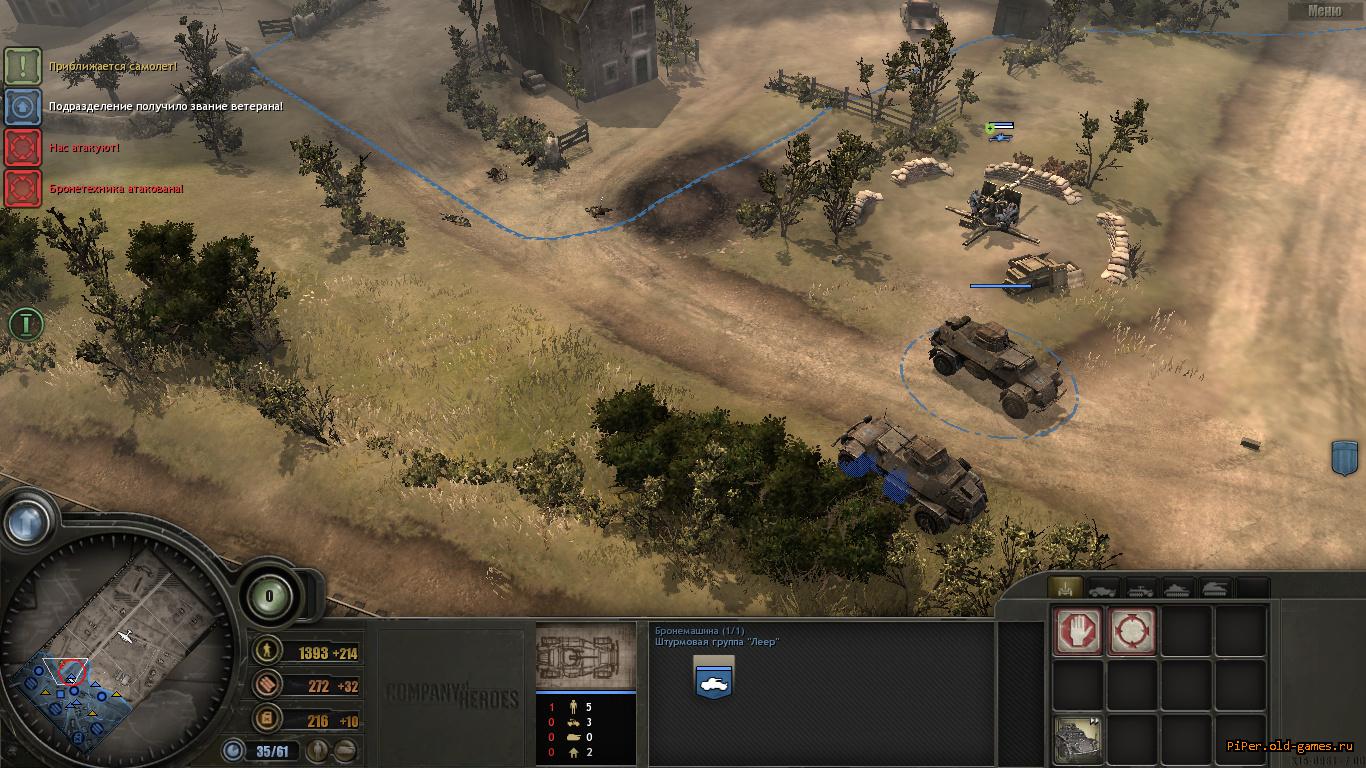Click the incoming aircraft alert icon

tap(22, 66)
